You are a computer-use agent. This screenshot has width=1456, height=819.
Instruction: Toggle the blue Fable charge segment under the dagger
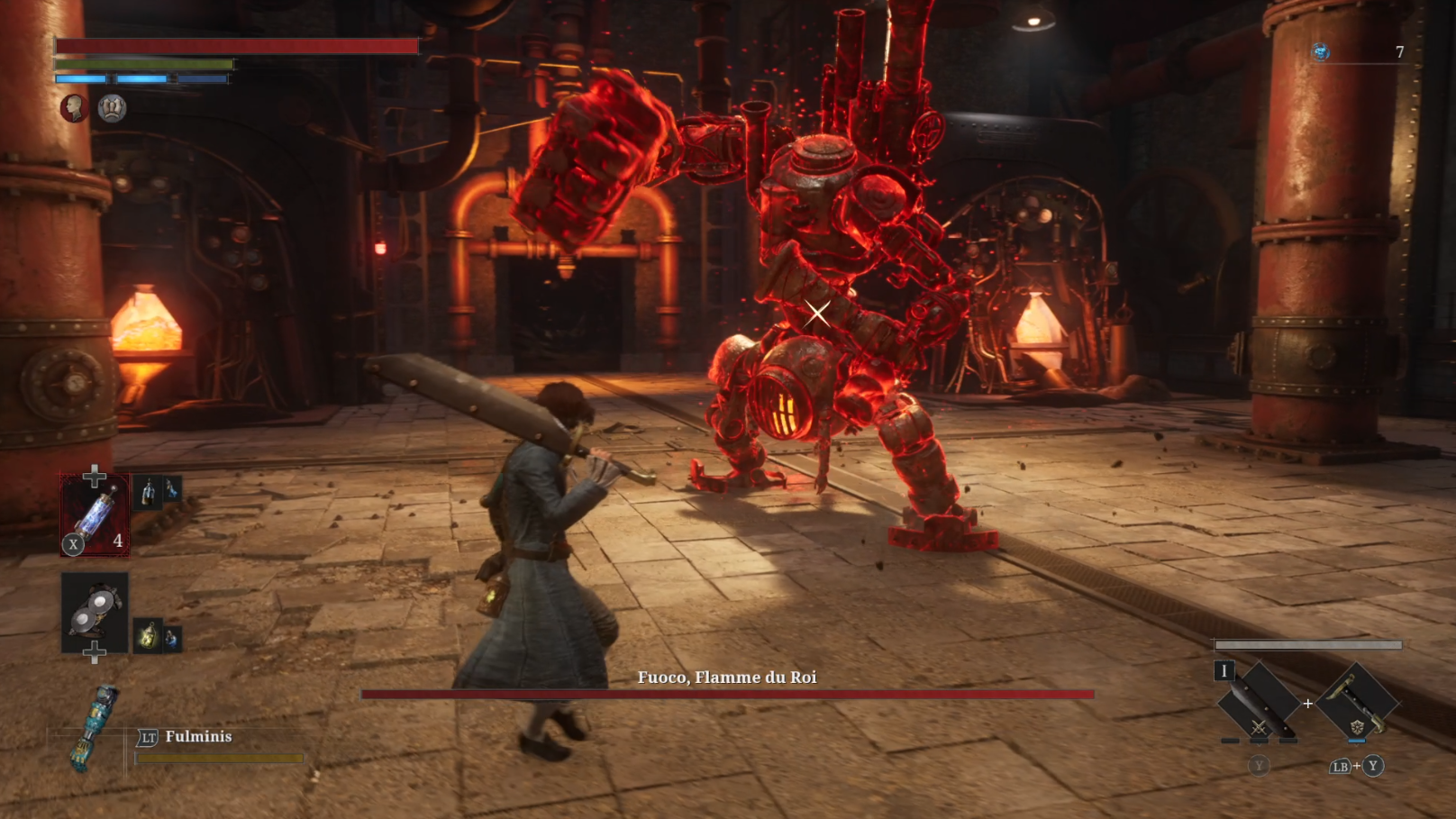pos(1357,741)
